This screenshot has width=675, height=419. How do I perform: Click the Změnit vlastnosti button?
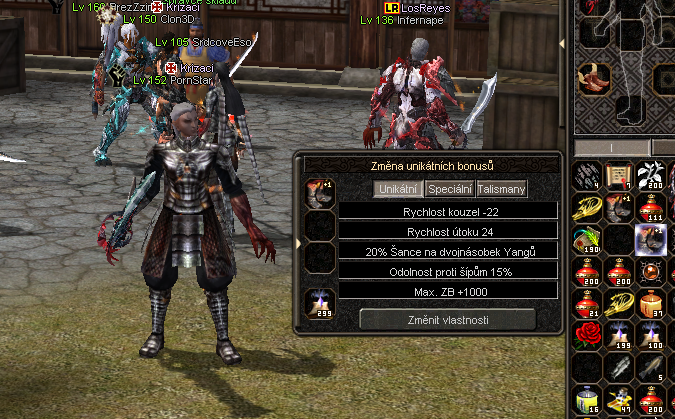point(447,317)
